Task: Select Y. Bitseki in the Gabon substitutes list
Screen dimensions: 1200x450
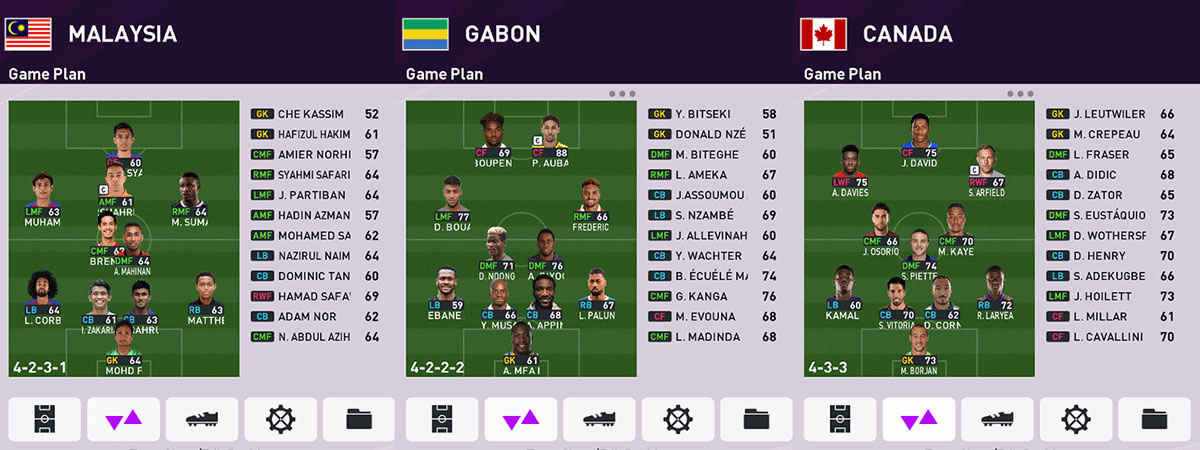Action: (x=712, y=114)
